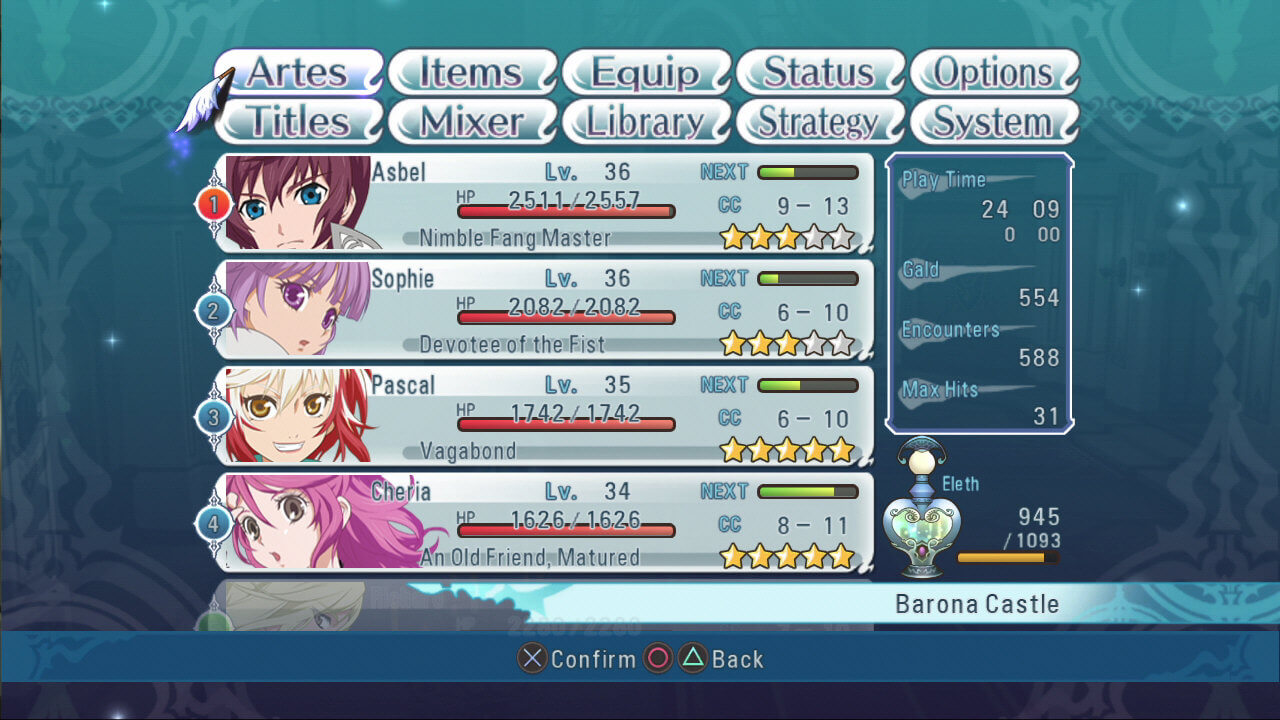Image resolution: width=1280 pixels, height=720 pixels.
Task: Choose the Titles menu entry
Action: (x=298, y=121)
